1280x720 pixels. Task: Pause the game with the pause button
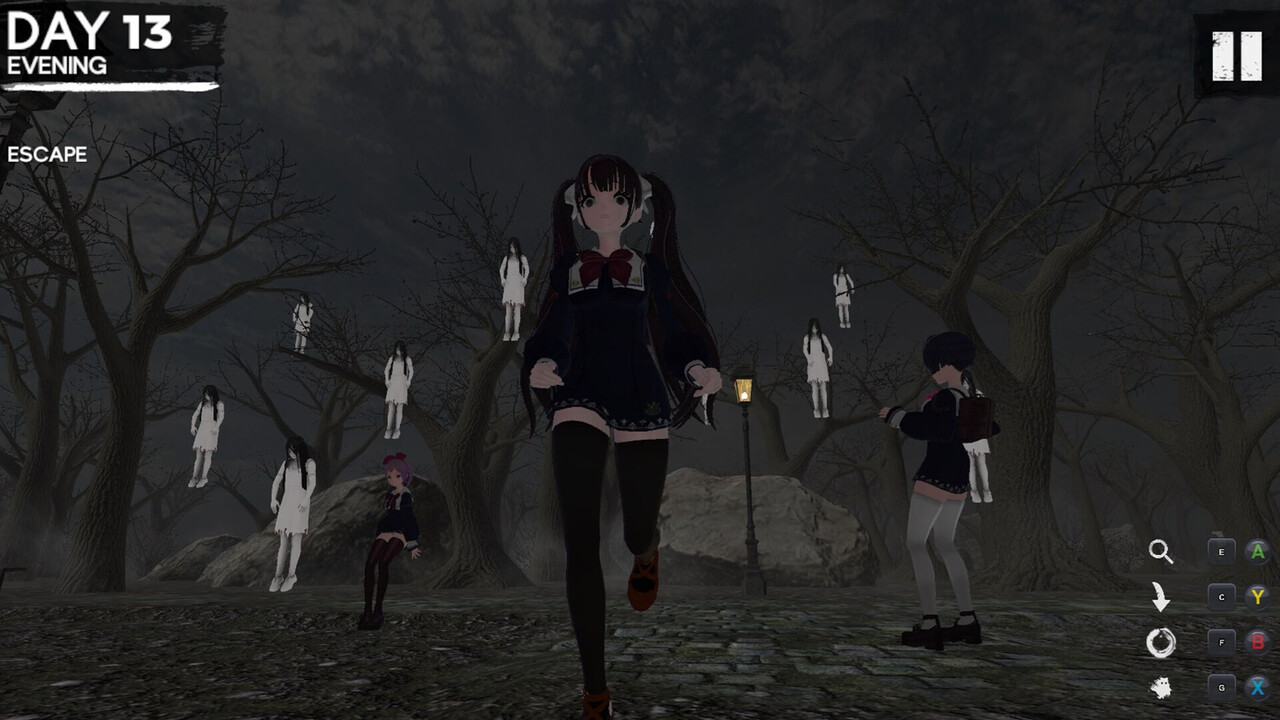[1236, 56]
